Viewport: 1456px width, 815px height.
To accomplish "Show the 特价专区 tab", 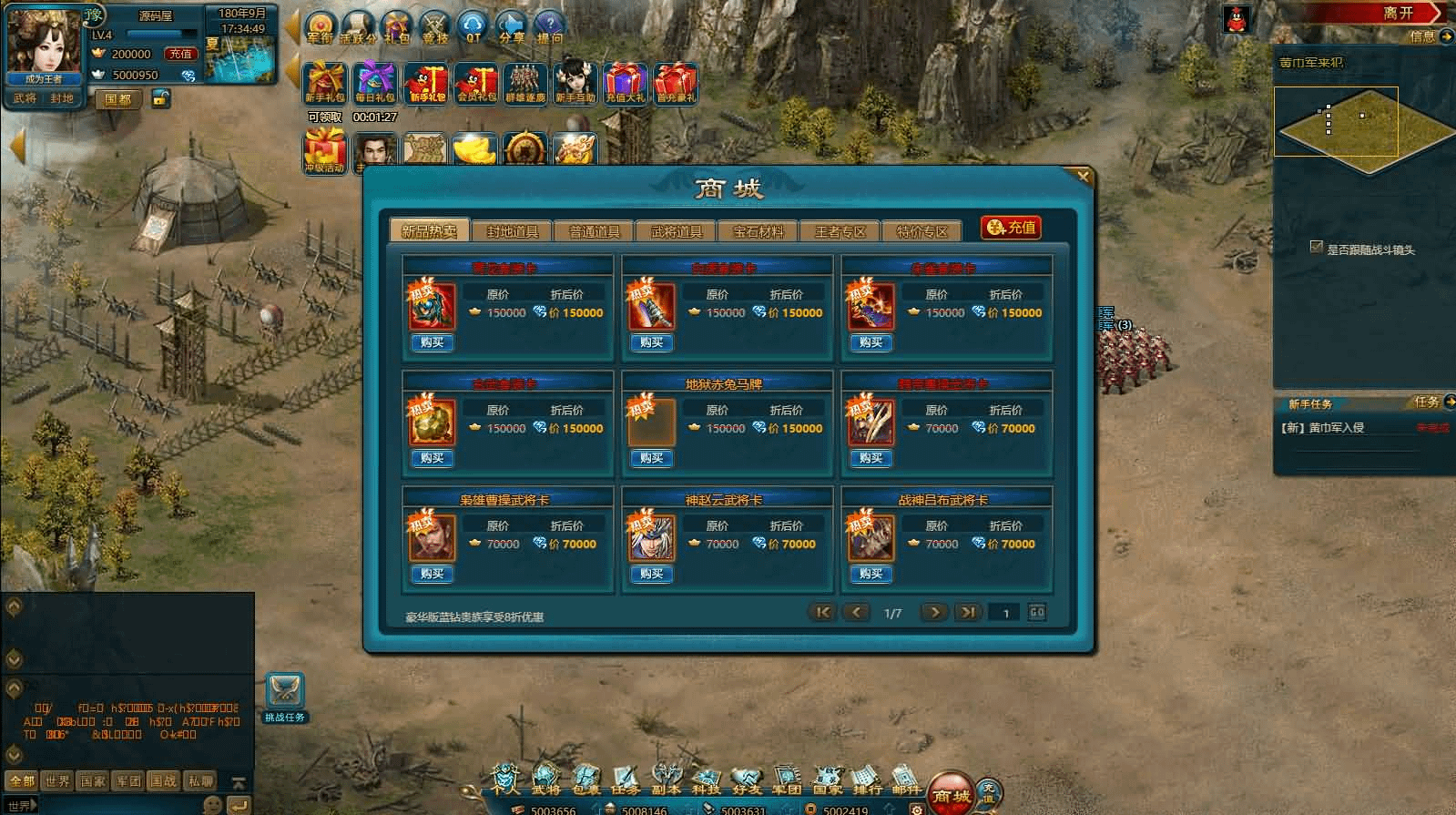I will (921, 231).
